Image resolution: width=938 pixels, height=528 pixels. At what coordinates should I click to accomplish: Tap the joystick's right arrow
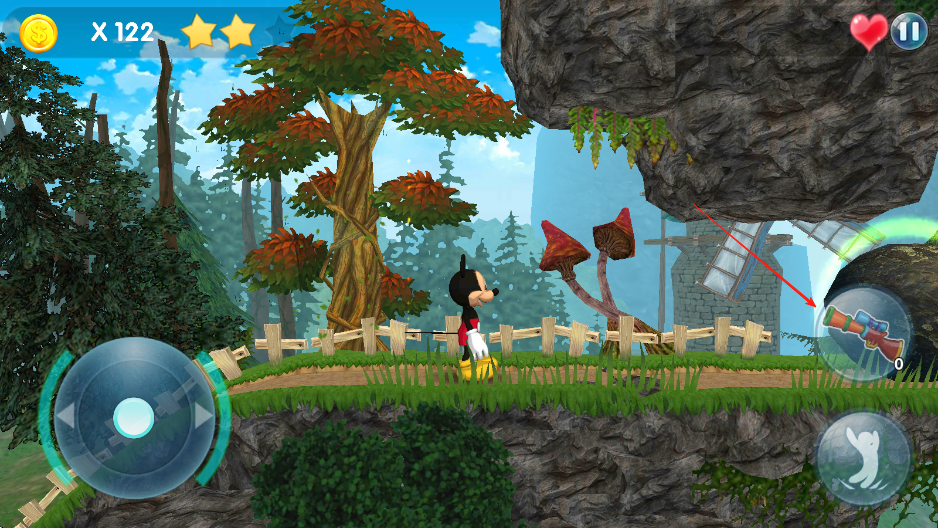[203, 416]
